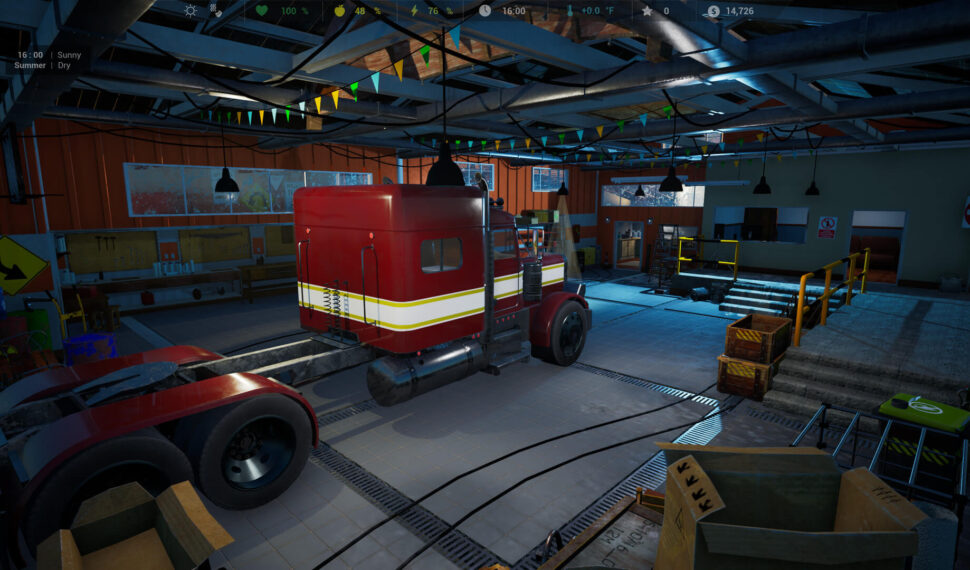The image size is (970, 570).
Task: Click the apple hunger icon
Action: pos(338,11)
